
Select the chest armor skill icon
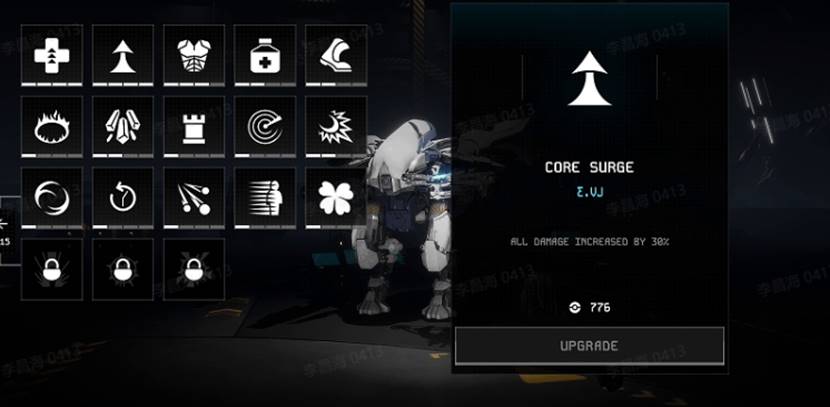[194, 55]
